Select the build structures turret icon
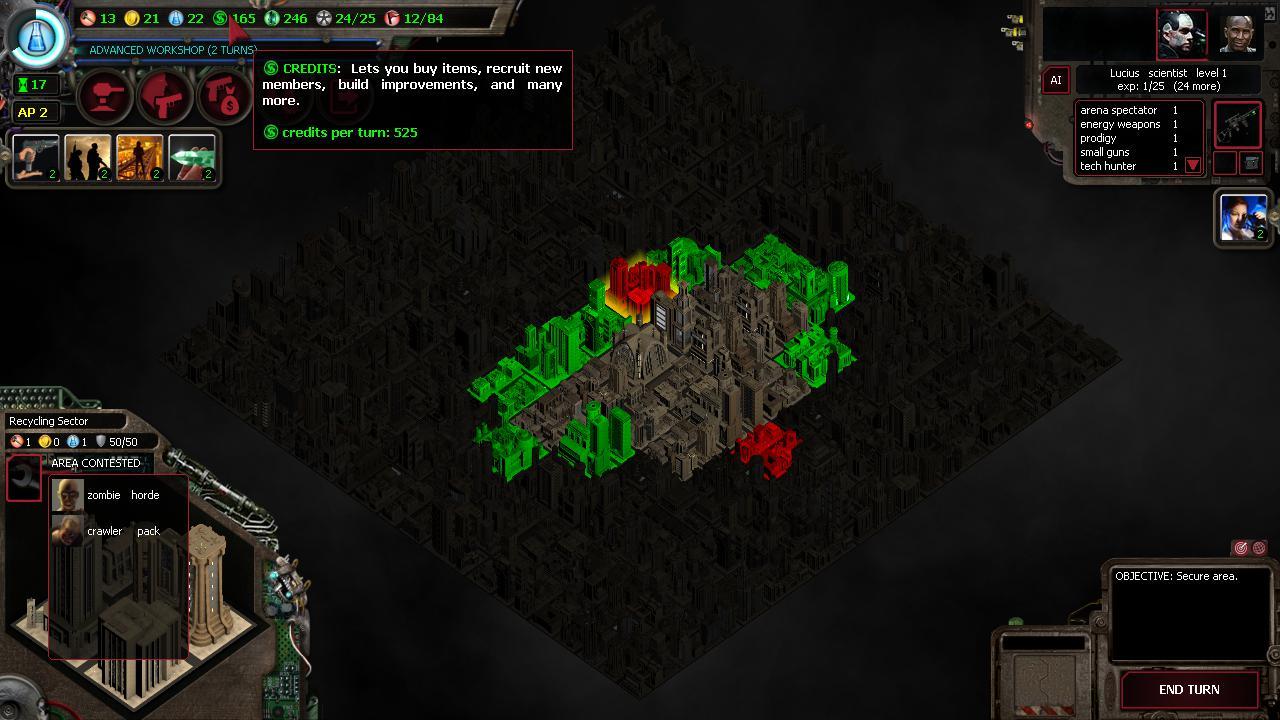This screenshot has height=720, width=1280. click(104, 97)
